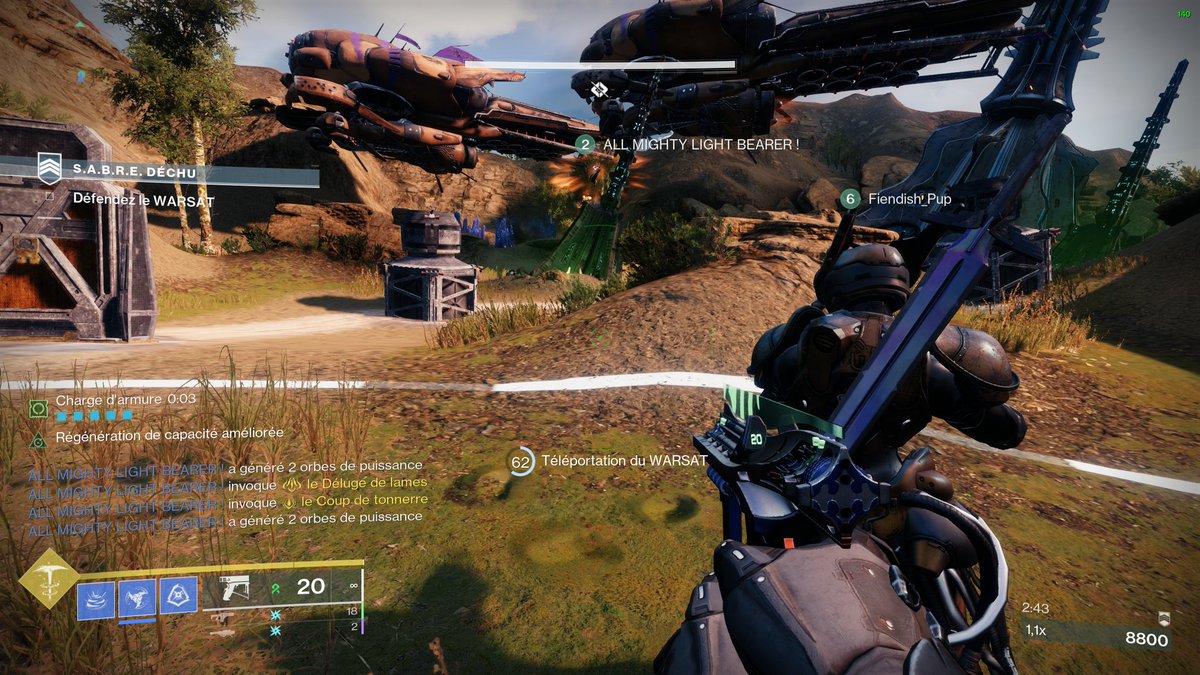
Task: Select the blue vortex grenade ability
Action: click(96, 598)
